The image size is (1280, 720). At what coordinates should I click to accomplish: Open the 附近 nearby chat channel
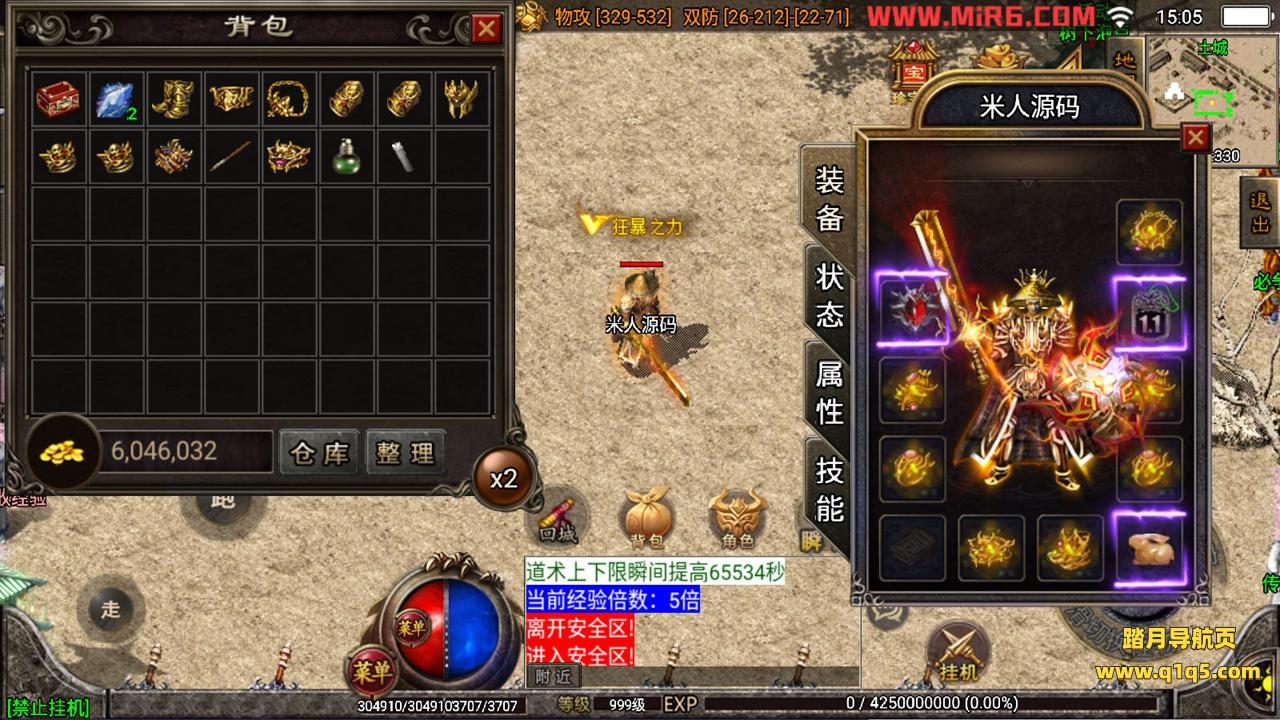(x=545, y=676)
